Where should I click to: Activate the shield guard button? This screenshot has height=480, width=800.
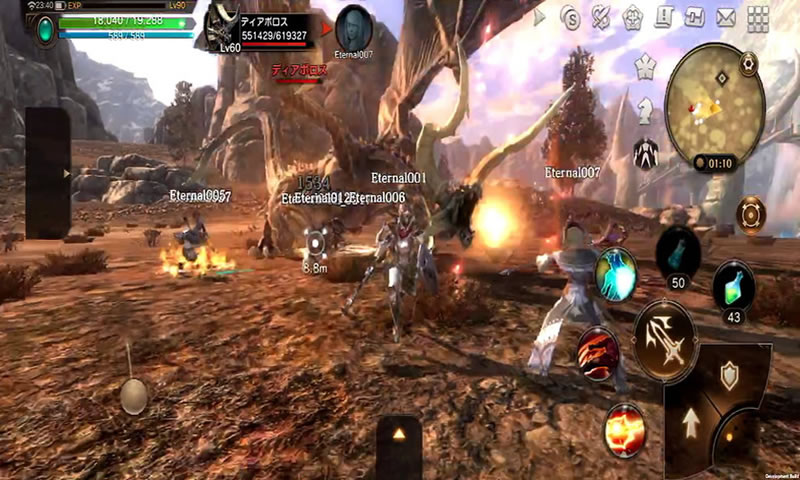729,377
